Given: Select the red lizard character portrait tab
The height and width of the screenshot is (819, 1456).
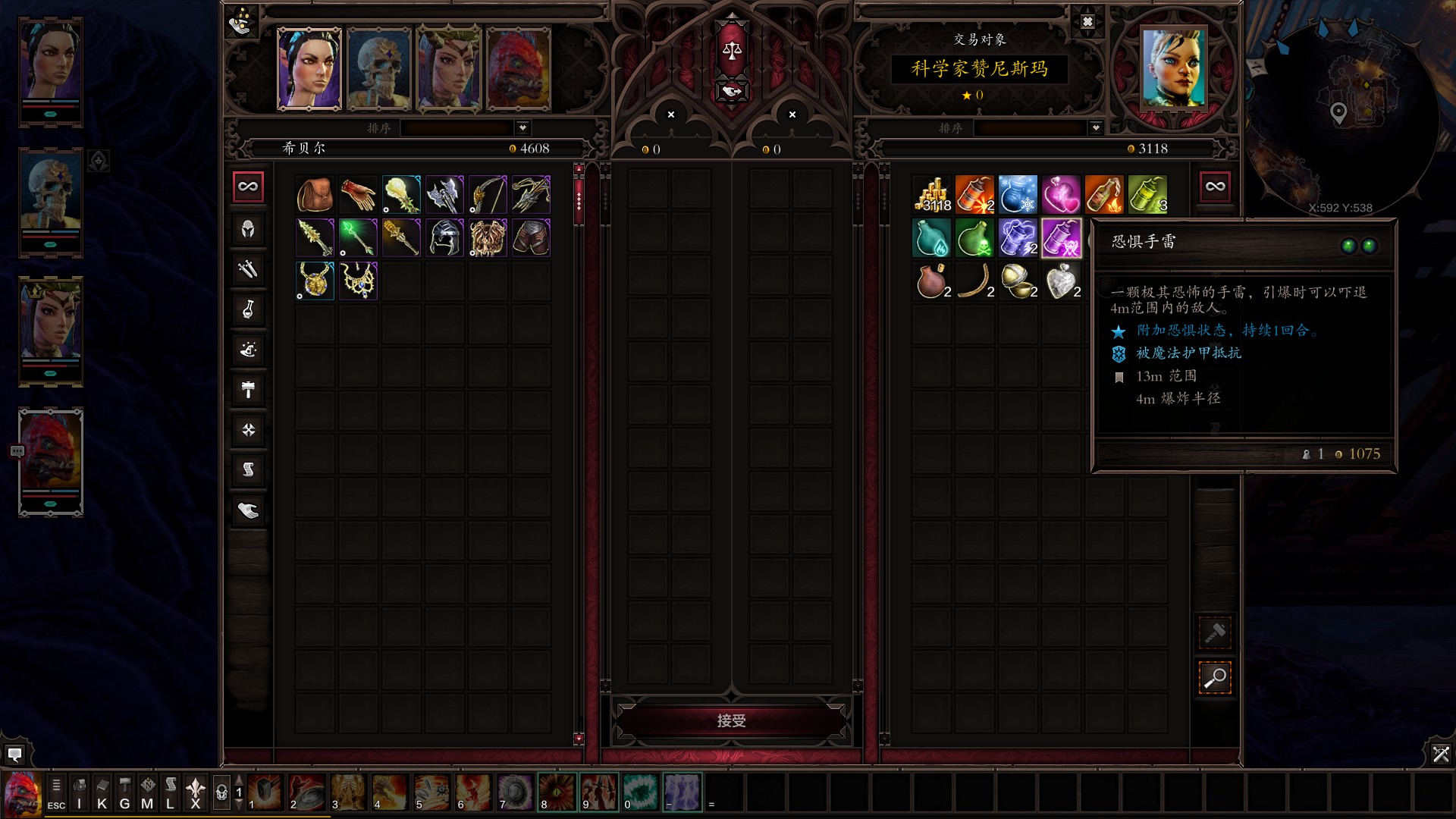Looking at the screenshot, I should [519, 70].
